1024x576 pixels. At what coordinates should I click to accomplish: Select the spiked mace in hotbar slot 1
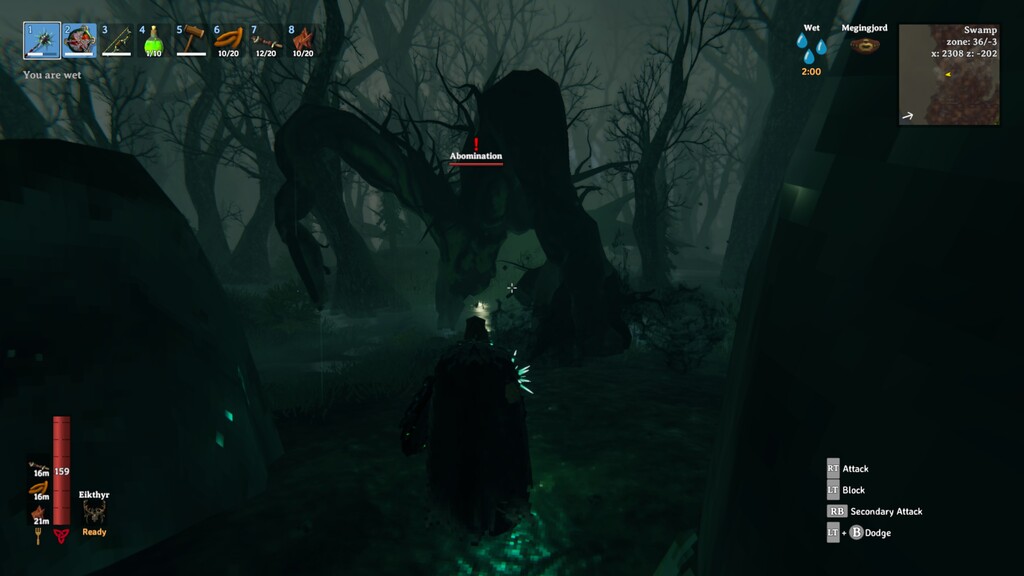[x=42, y=41]
